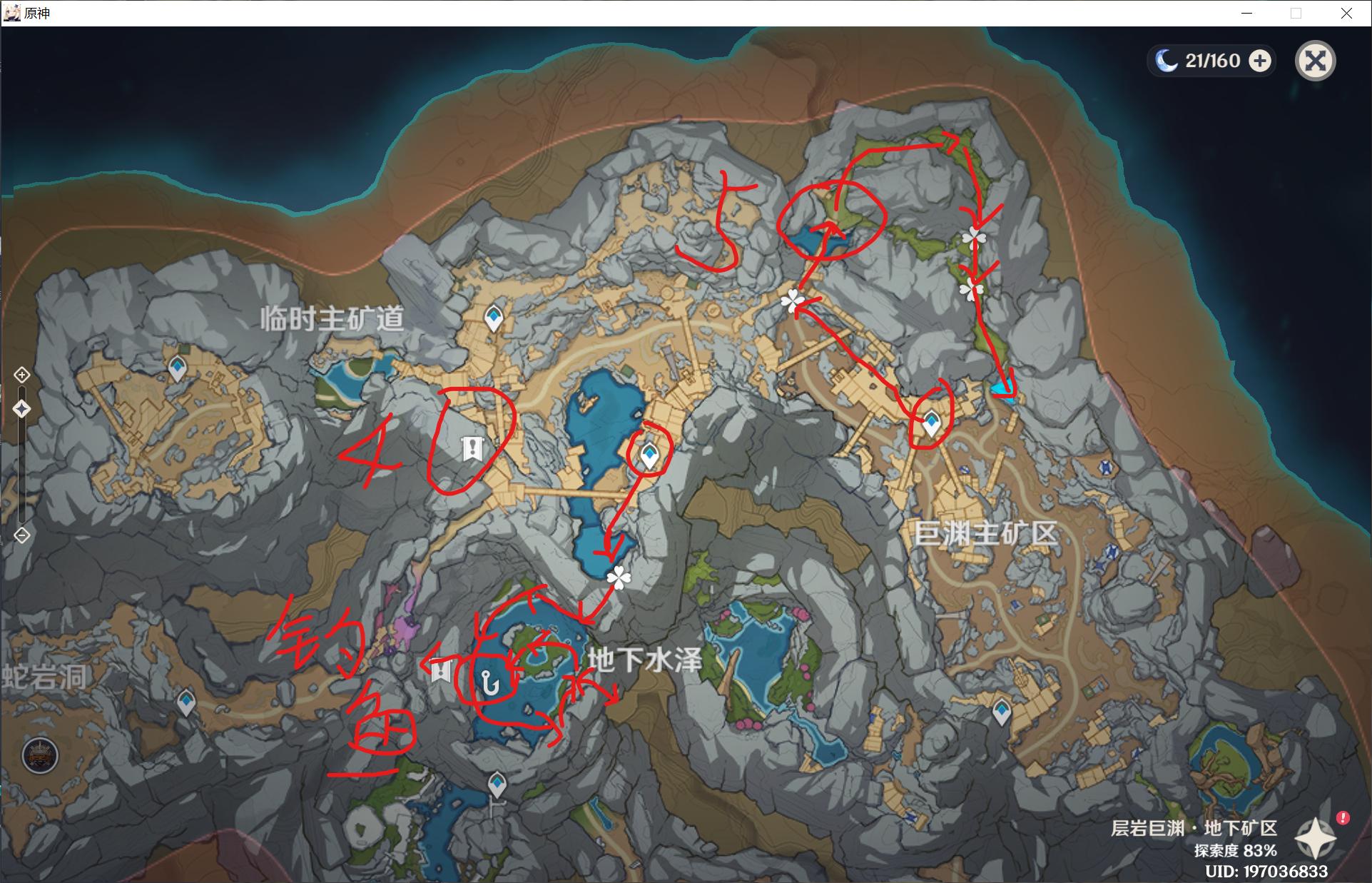The height and width of the screenshot is (883, 1372).
Task: Click the teleport waypoint in far-left mining area
Action: [176, 370]
